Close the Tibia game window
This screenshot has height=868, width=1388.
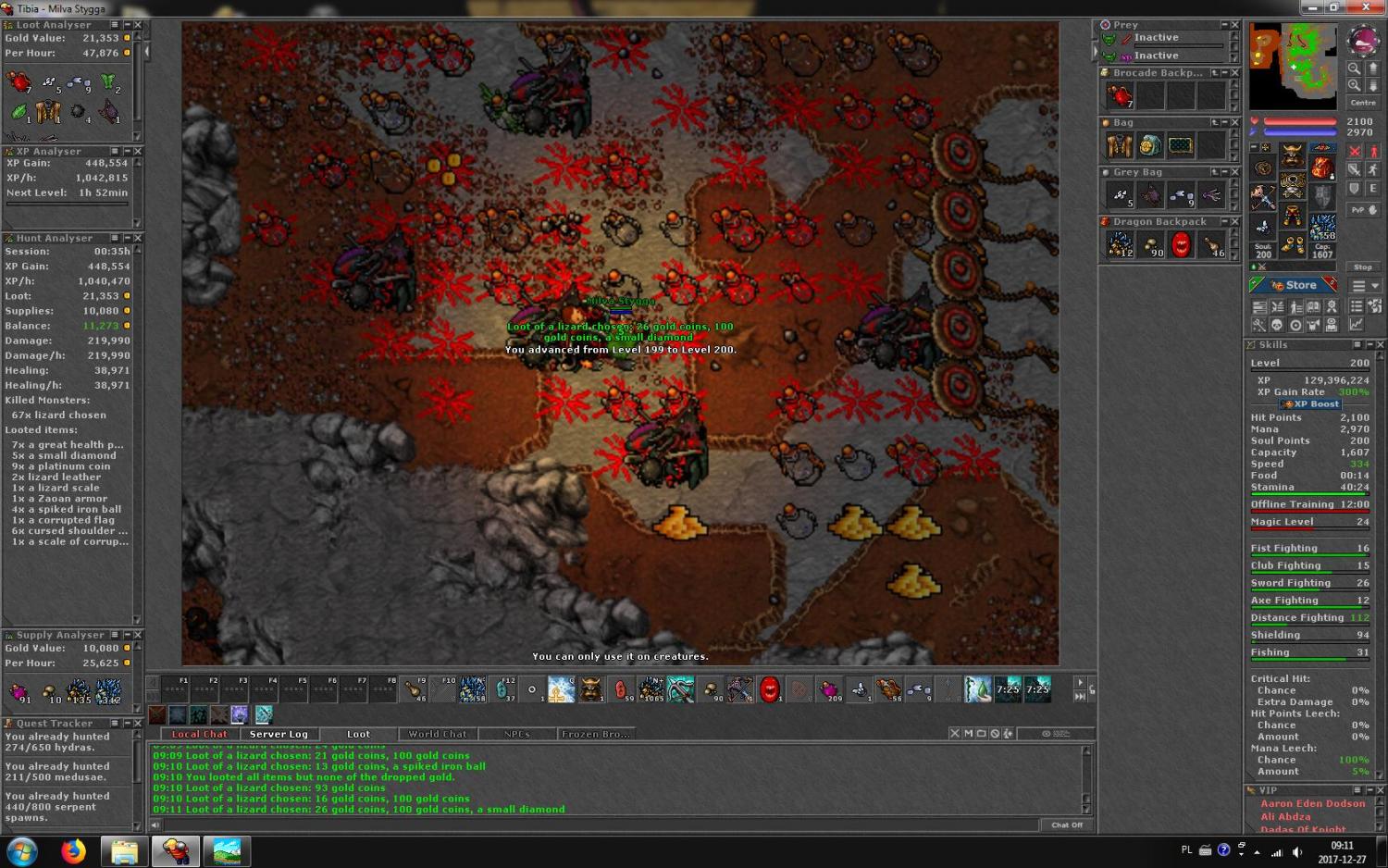coord(1366,7)
